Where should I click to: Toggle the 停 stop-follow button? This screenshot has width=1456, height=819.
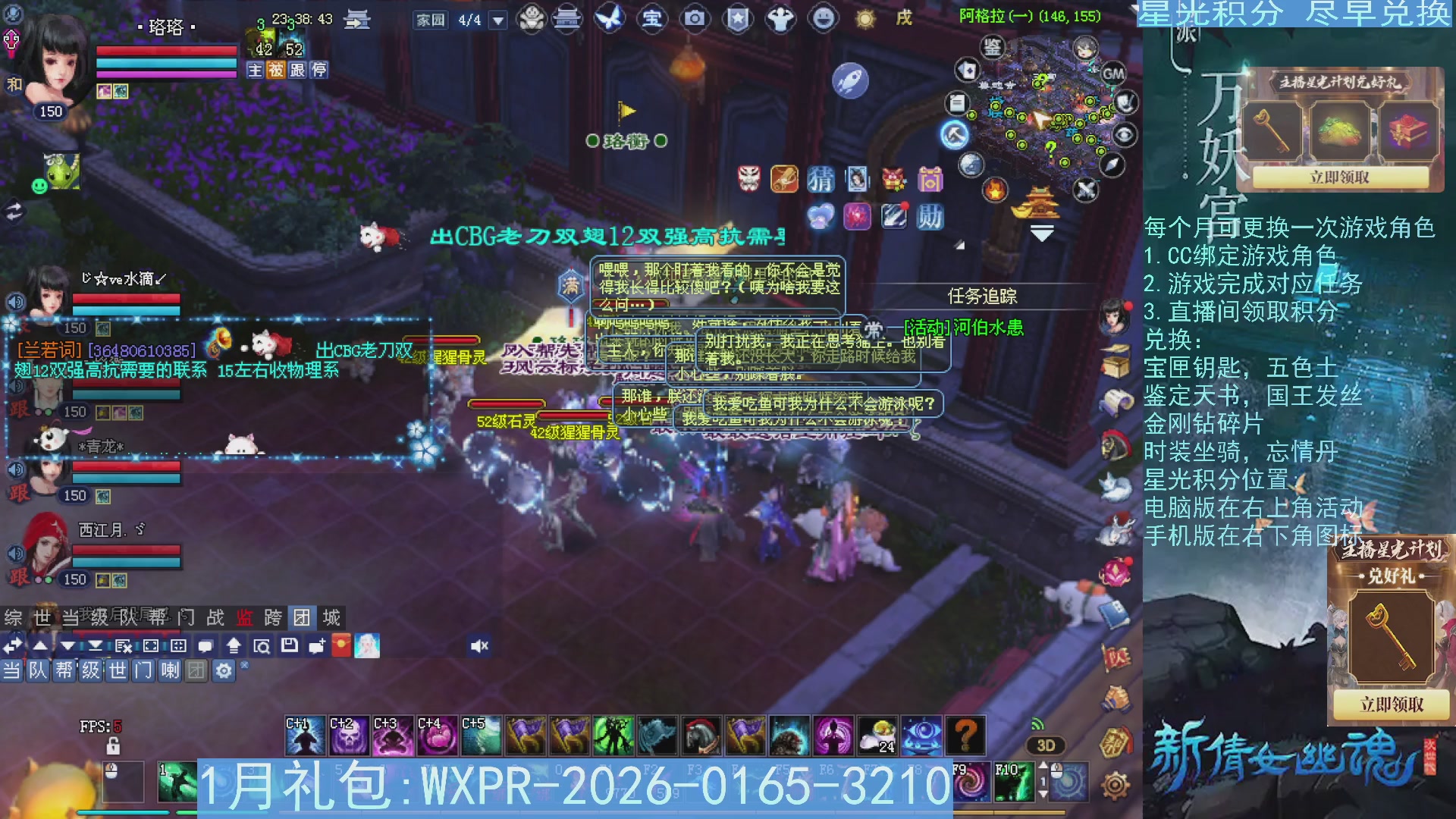(x=318, y=71)
